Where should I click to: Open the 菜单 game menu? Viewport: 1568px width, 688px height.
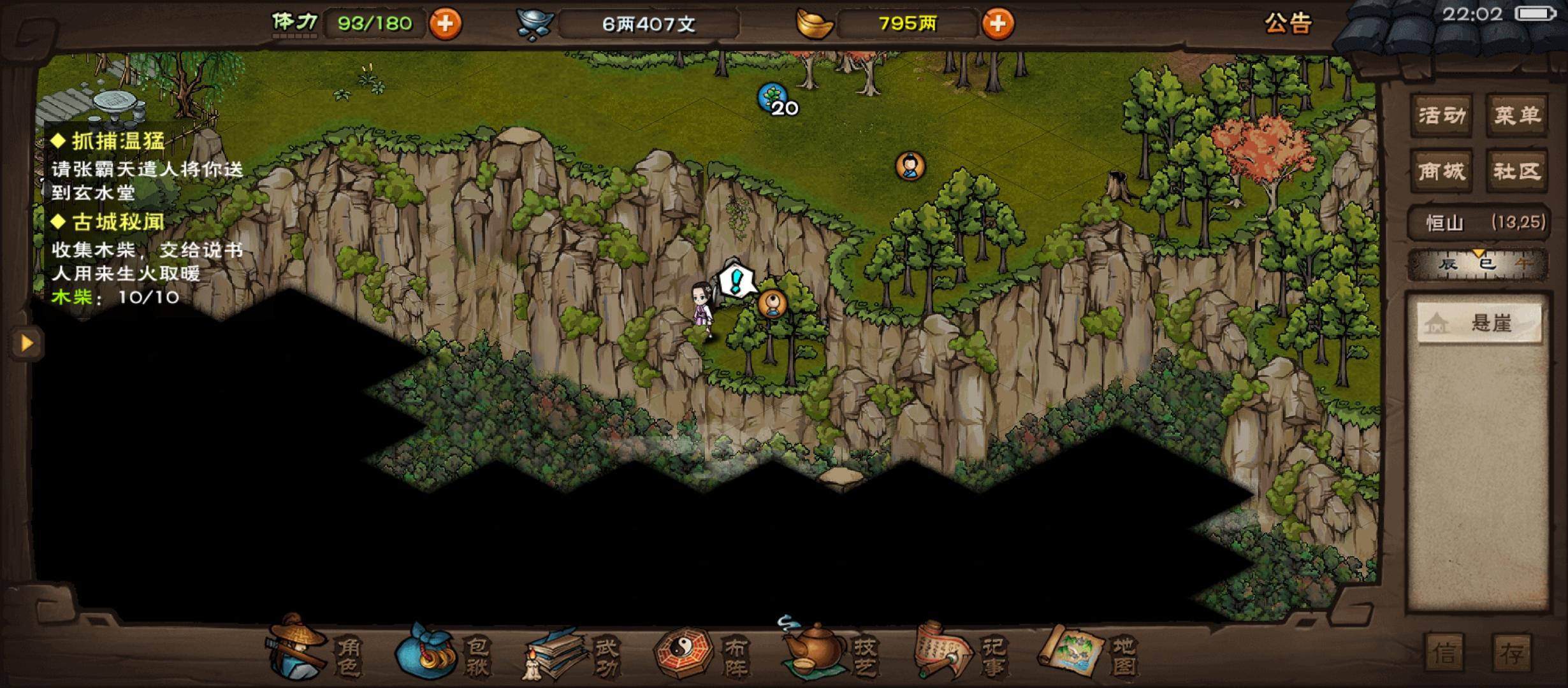pyautogui.click(x=1516, y=115)
